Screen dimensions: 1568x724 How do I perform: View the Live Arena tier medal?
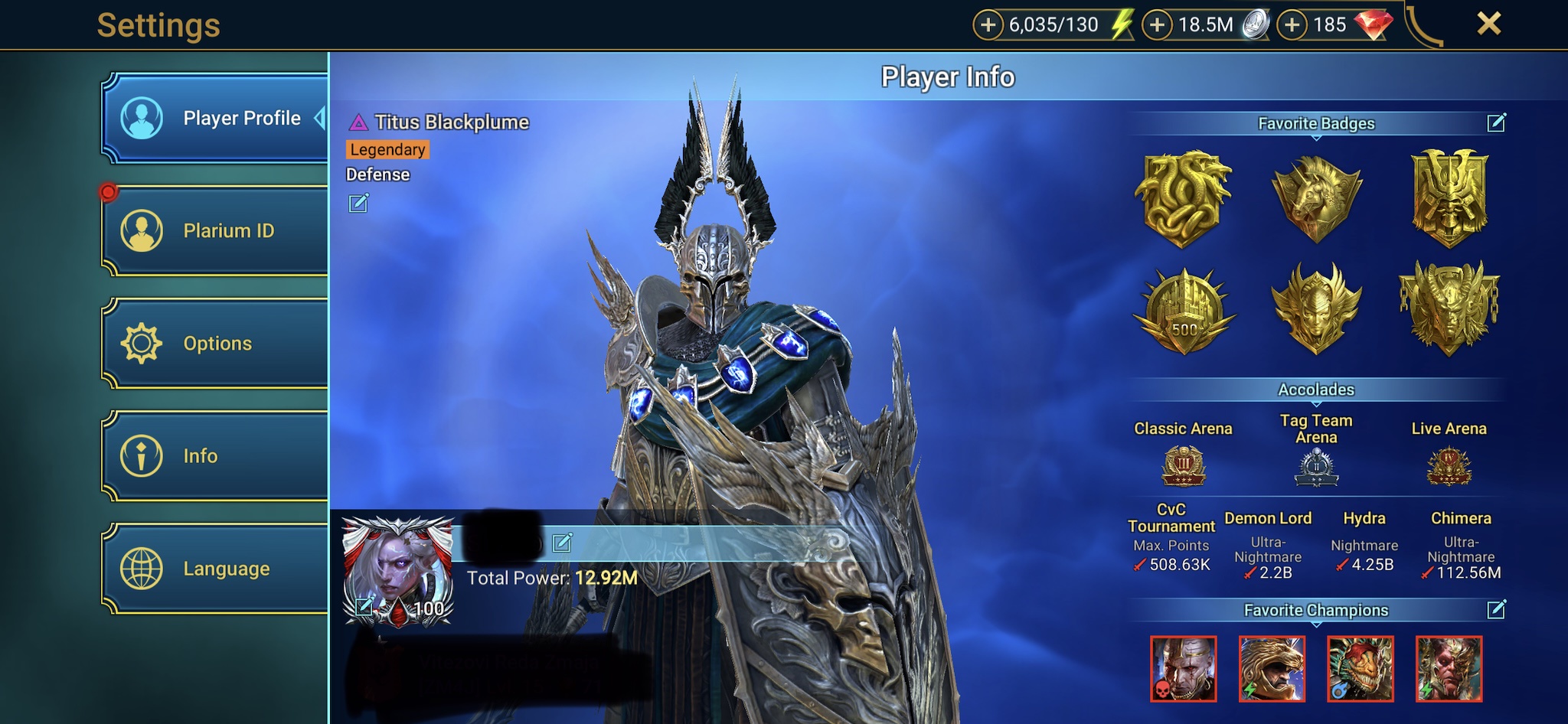pyautogui.click(x=1449, y=466)
